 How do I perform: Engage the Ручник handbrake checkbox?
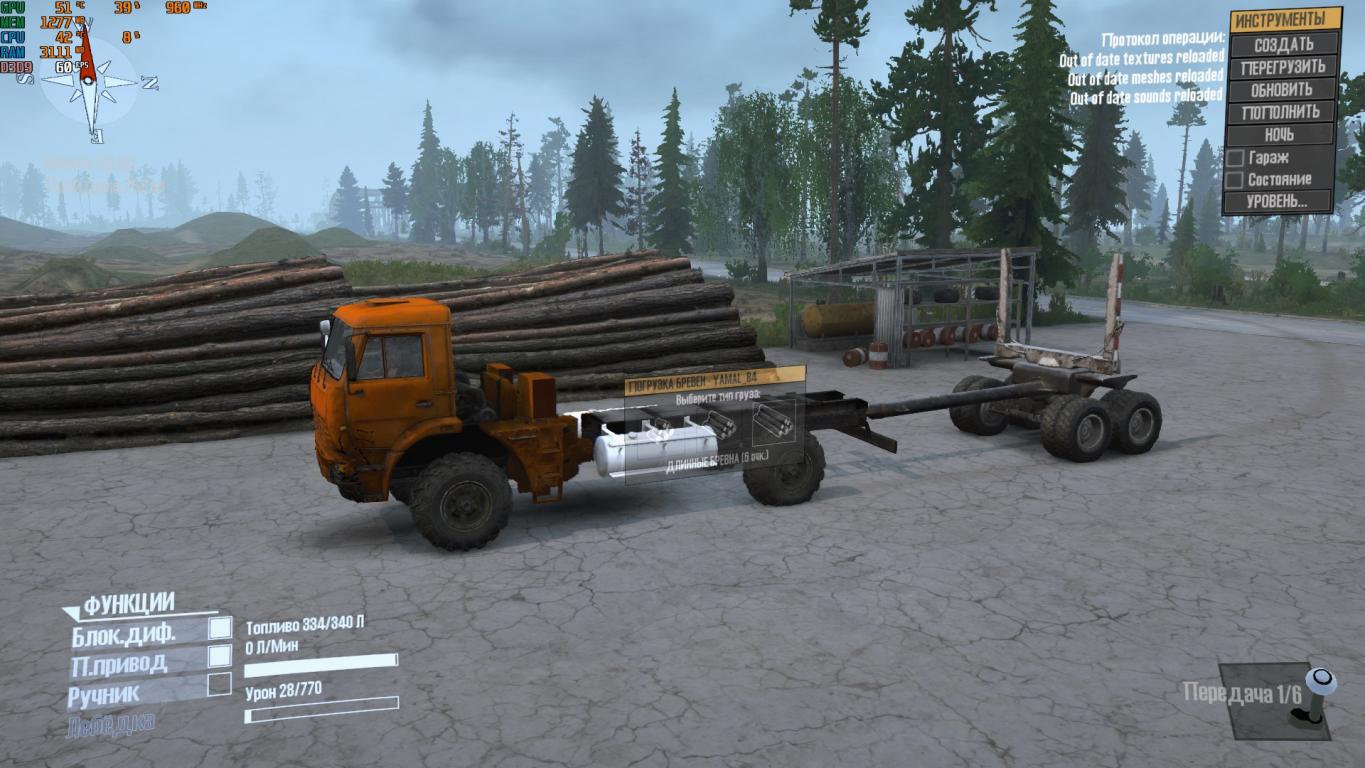click(220, 685)
